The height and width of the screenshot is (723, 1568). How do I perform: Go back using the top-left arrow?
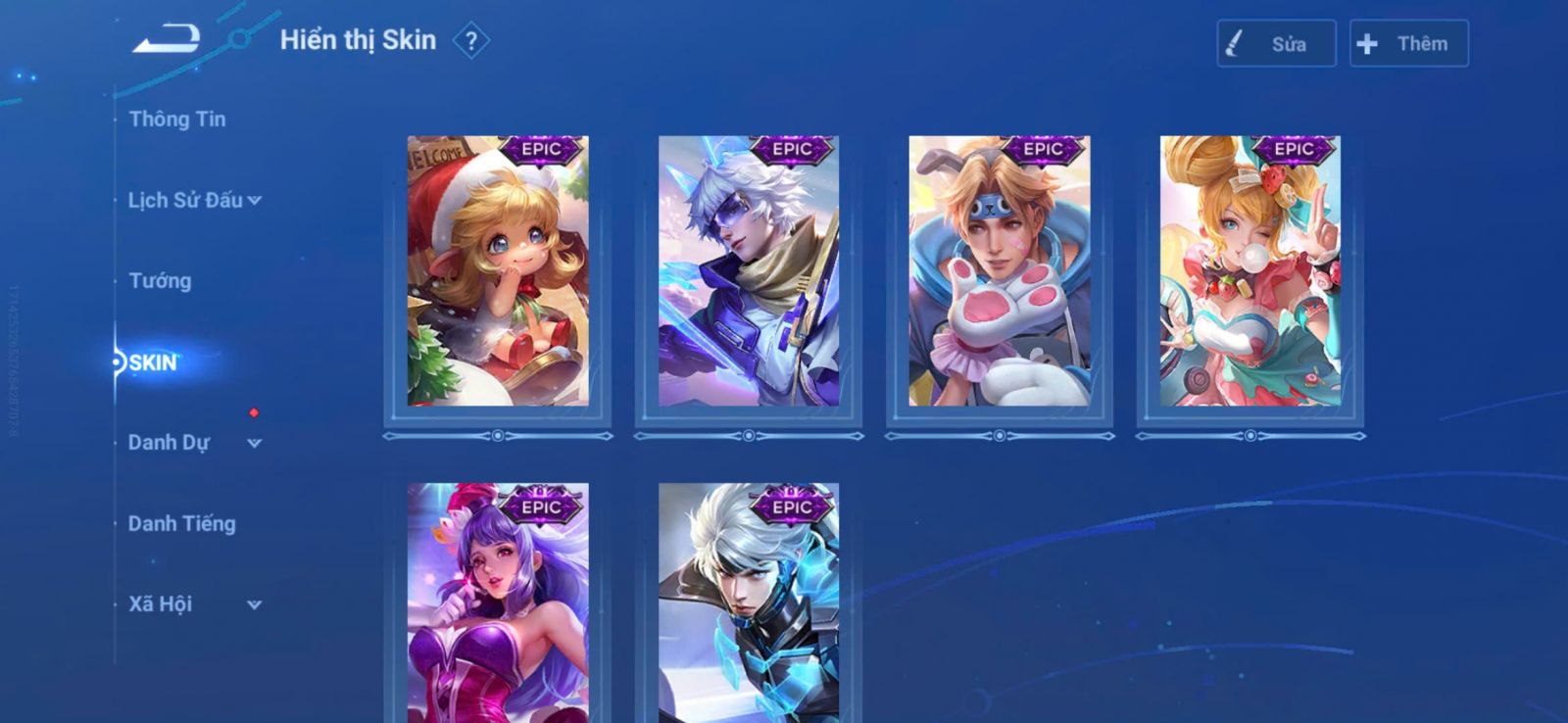pyautogui.click(x=167, y=39)
